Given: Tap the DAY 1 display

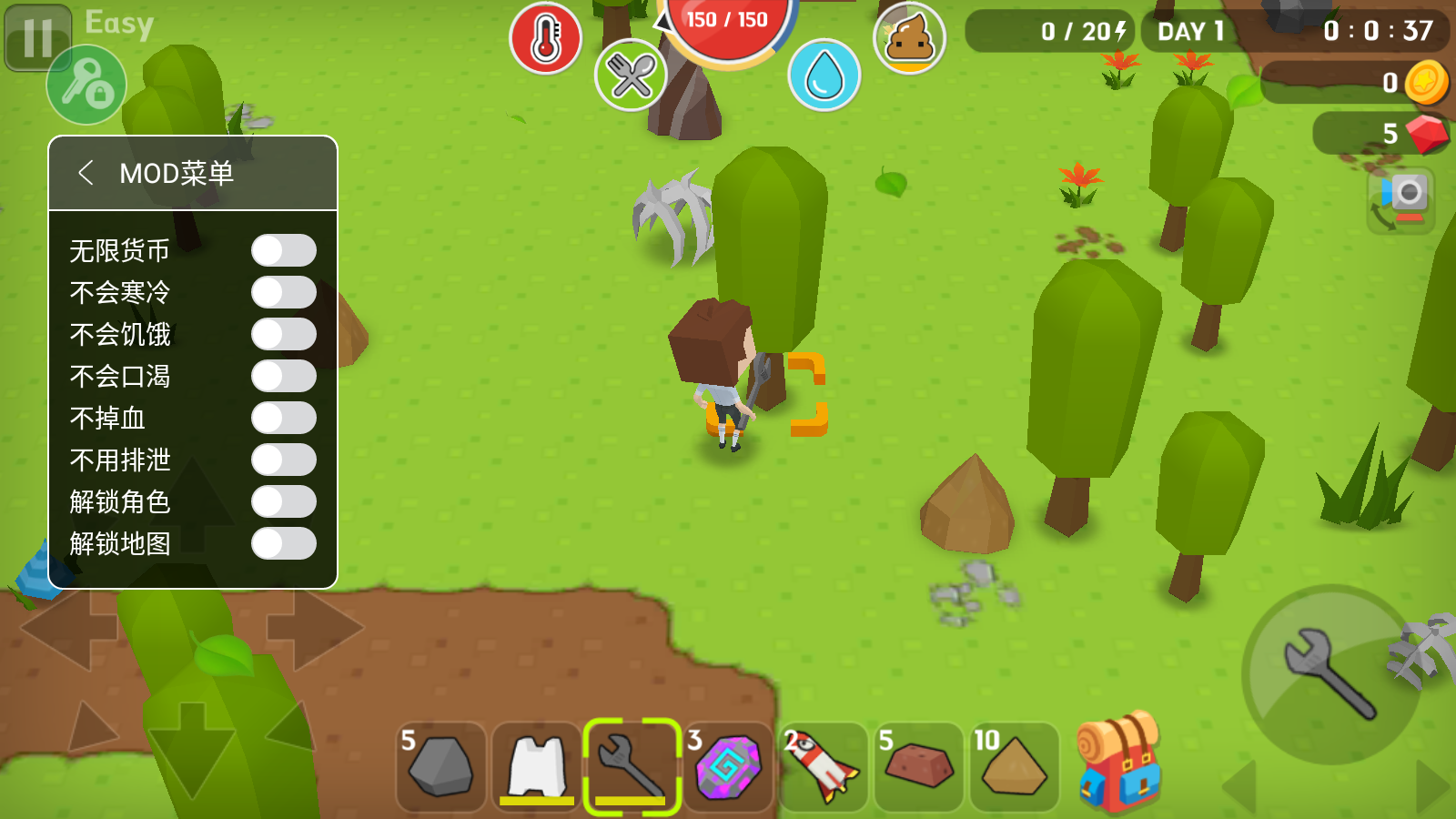Looking at the screenshot, I should click(x=1191, y=33).
